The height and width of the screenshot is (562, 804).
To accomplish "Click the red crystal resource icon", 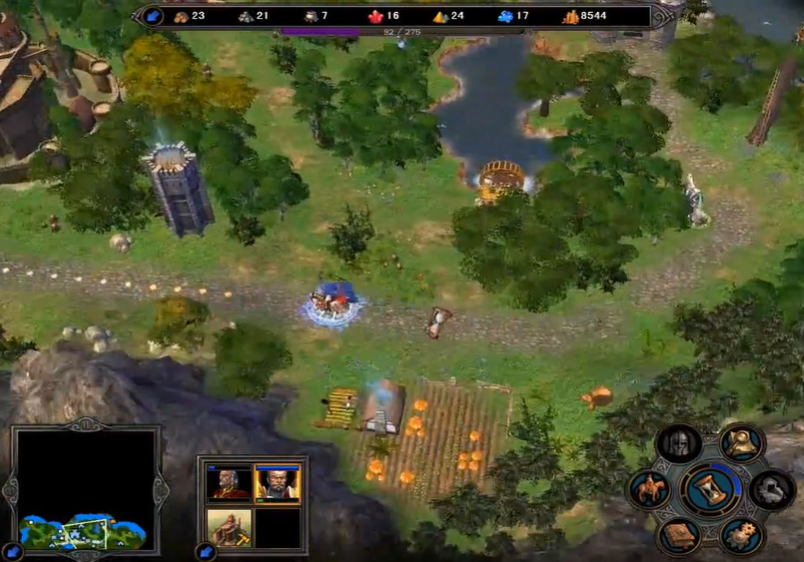I will tap(377, 16).
